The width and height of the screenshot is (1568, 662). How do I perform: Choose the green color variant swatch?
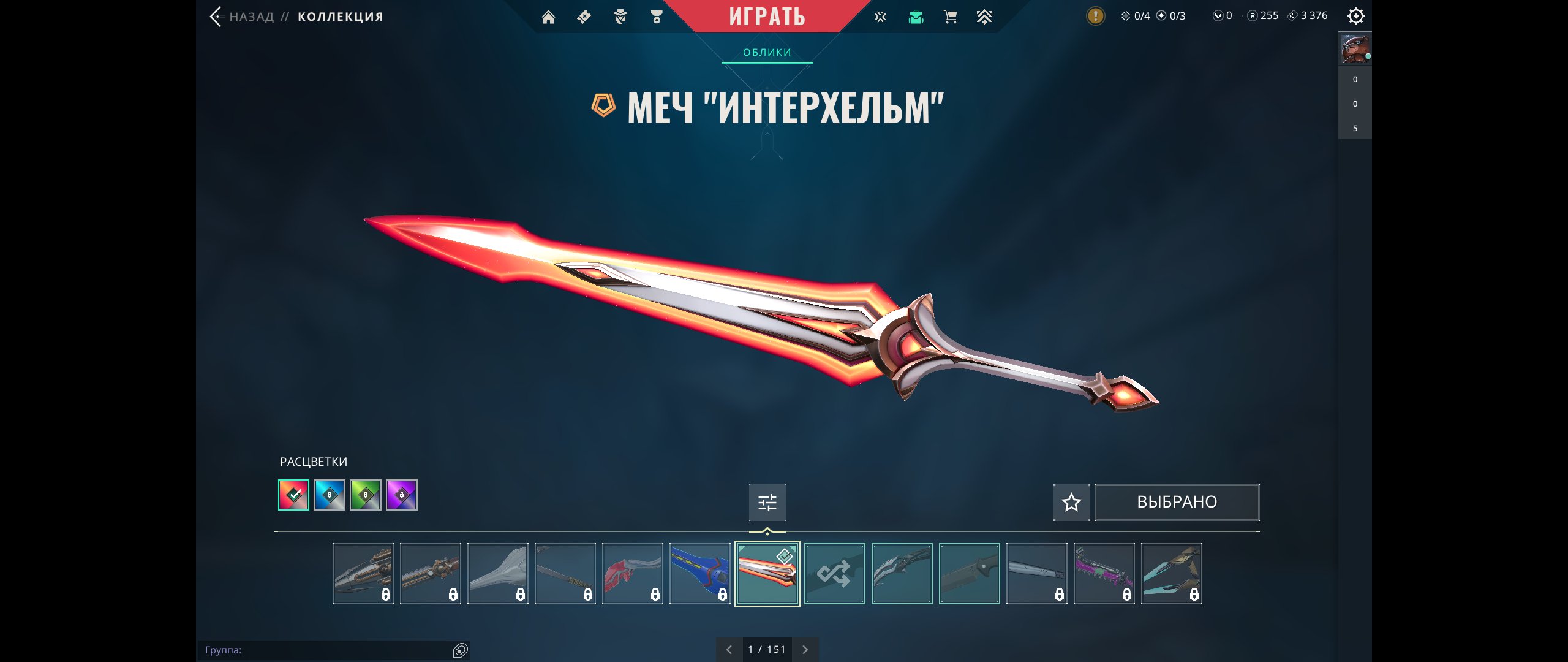coord(366,495)
